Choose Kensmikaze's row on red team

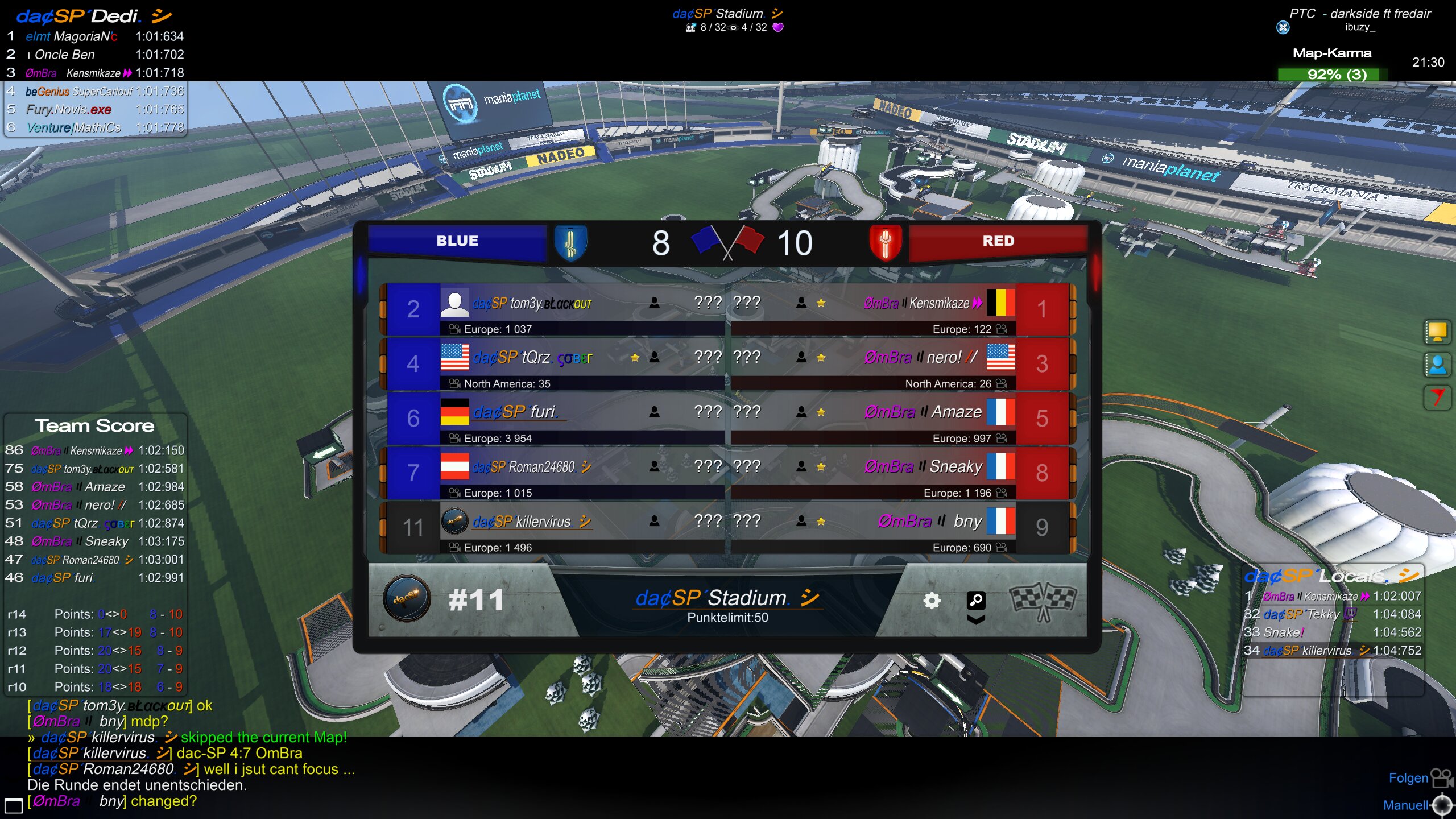(x=923, y=304)
